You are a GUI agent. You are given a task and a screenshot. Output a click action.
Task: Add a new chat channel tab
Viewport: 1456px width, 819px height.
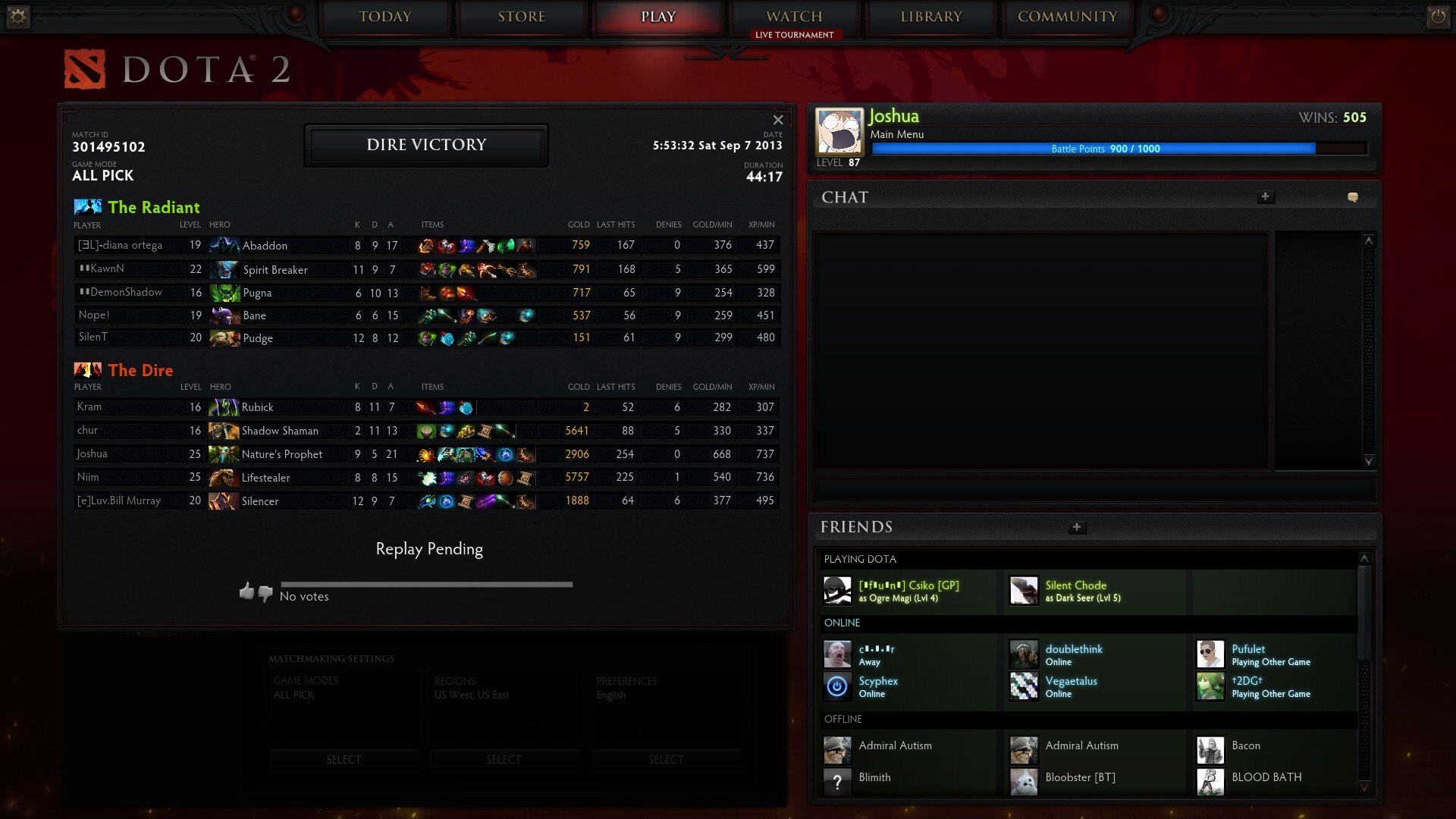1265,197
